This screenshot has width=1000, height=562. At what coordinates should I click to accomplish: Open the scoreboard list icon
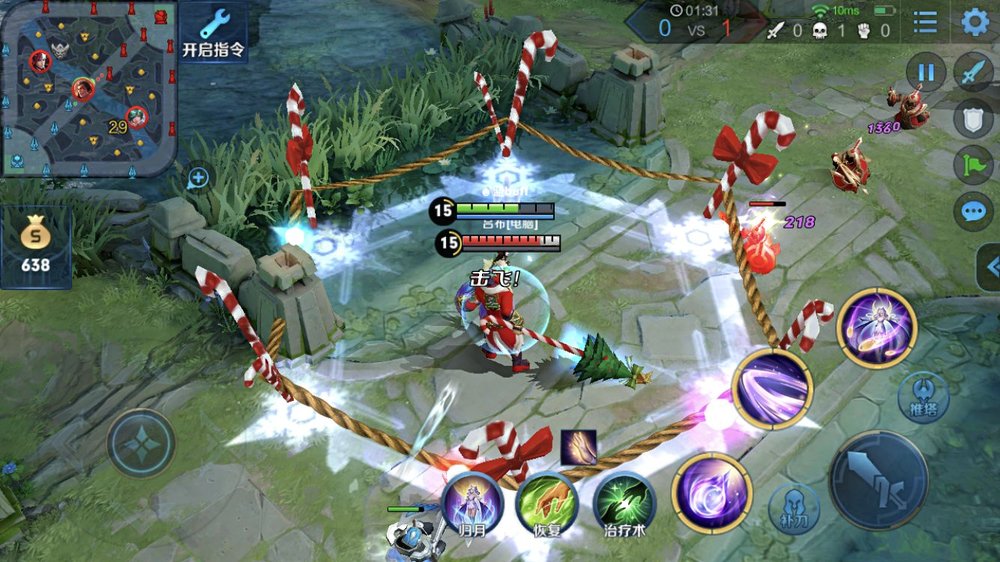click(x=926, y=22)
